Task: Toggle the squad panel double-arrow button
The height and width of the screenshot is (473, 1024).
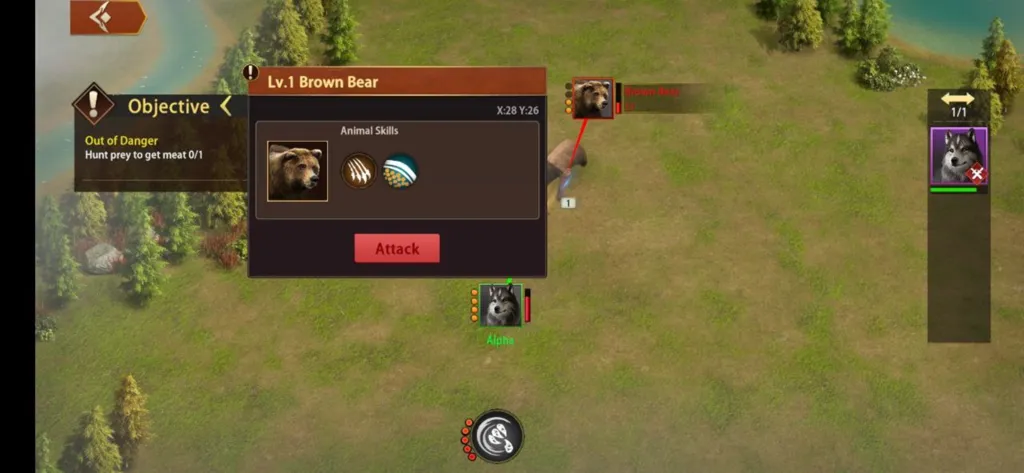Action: 958,99
